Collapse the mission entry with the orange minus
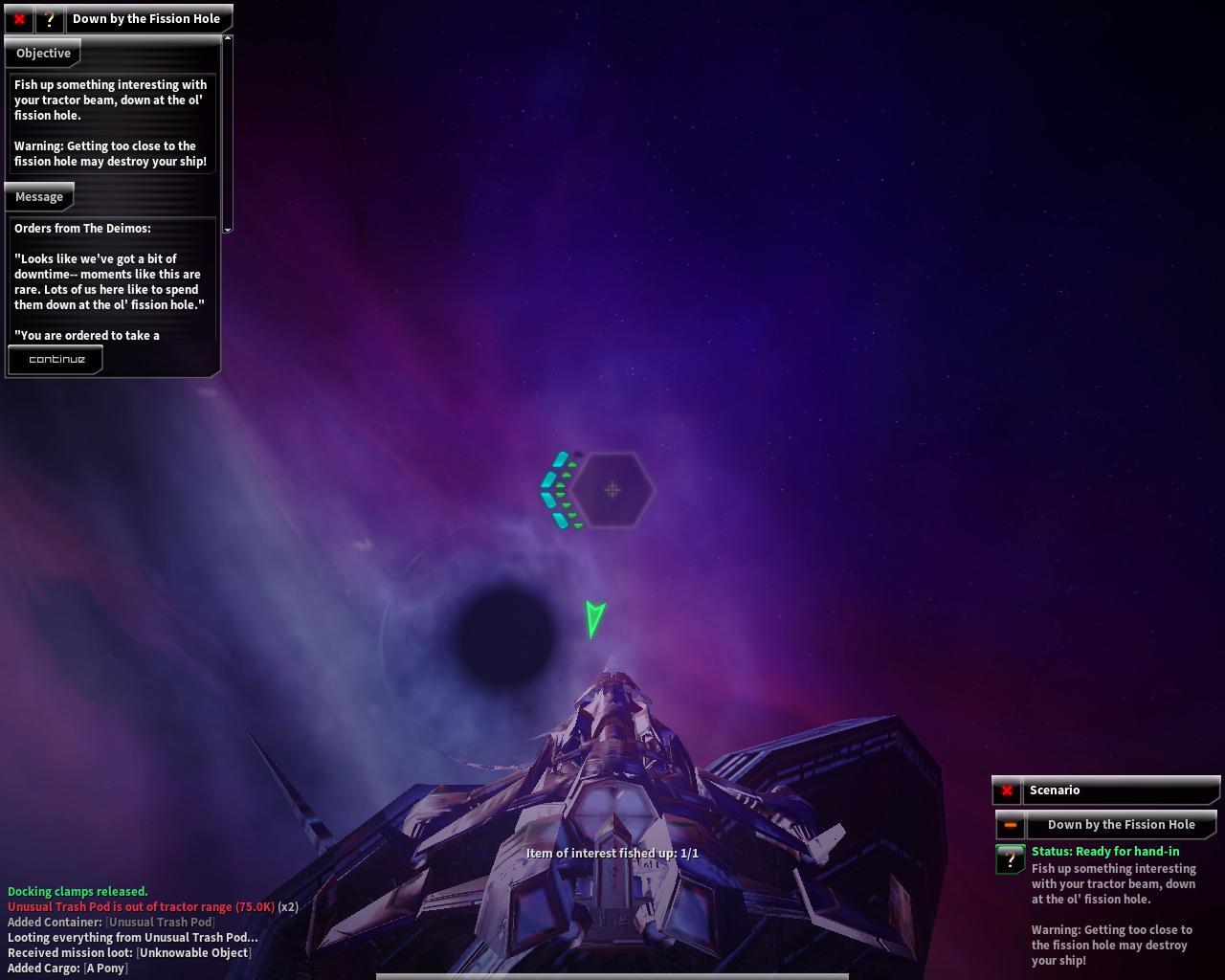 pyautogui.click(x=1010, y=825)
